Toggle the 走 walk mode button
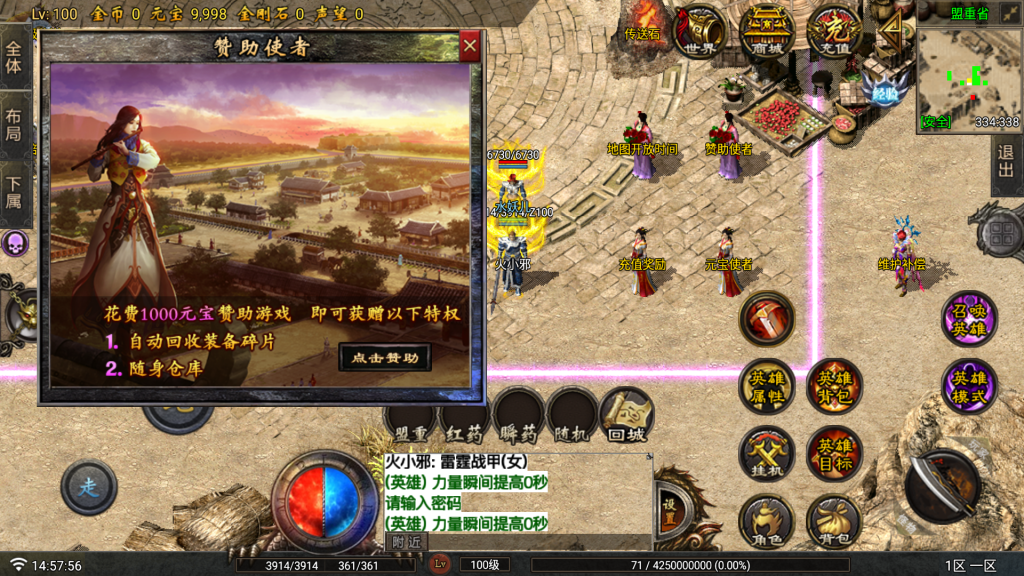The height and width of the screenshot is (576, 1024). (88, 488)
